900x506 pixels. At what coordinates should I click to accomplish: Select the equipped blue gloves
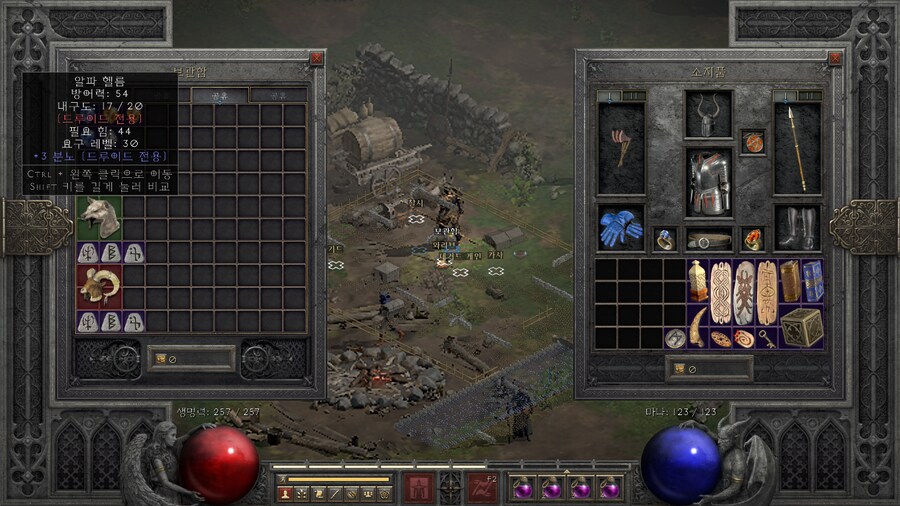click(620, 228)
